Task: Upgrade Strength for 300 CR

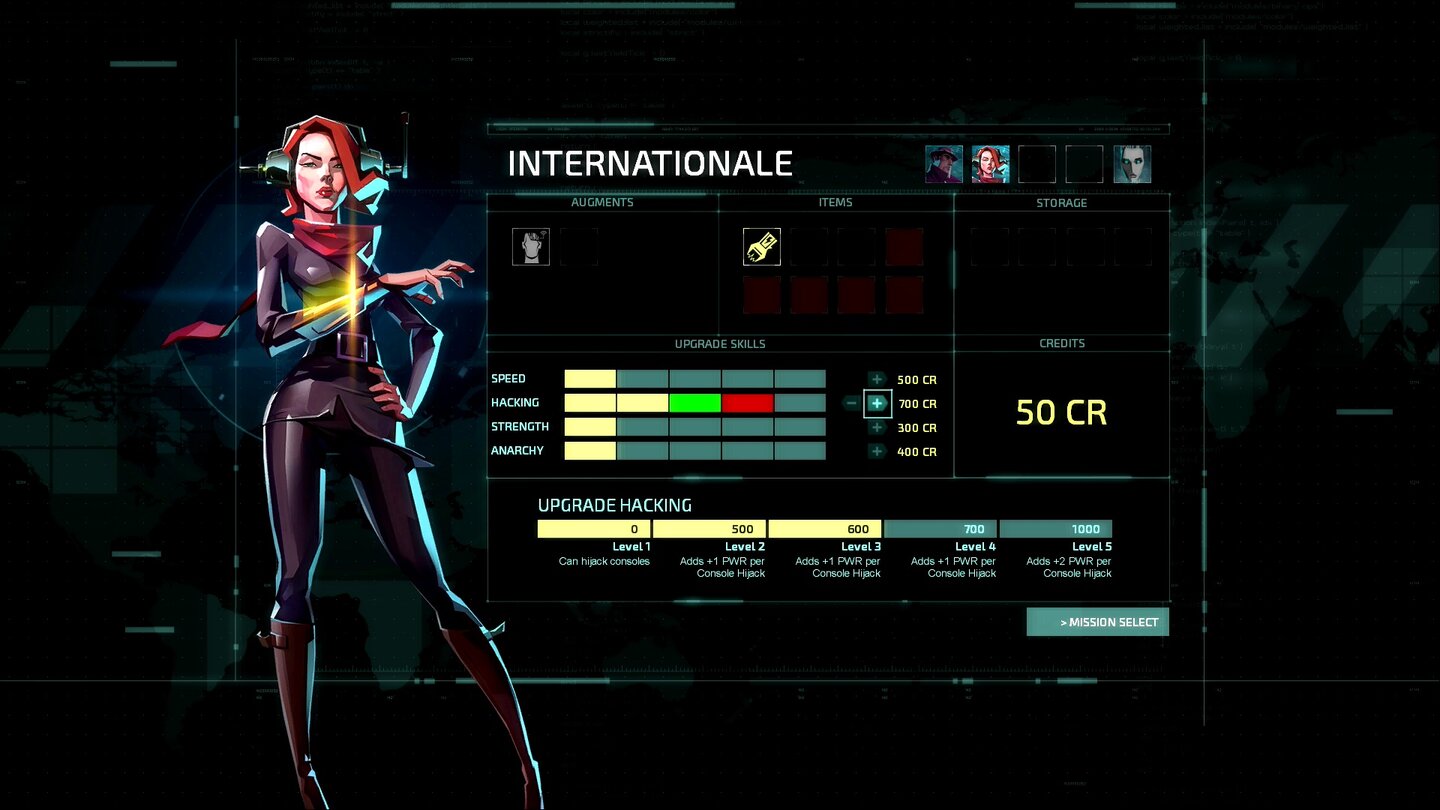Action: [877, 427]
